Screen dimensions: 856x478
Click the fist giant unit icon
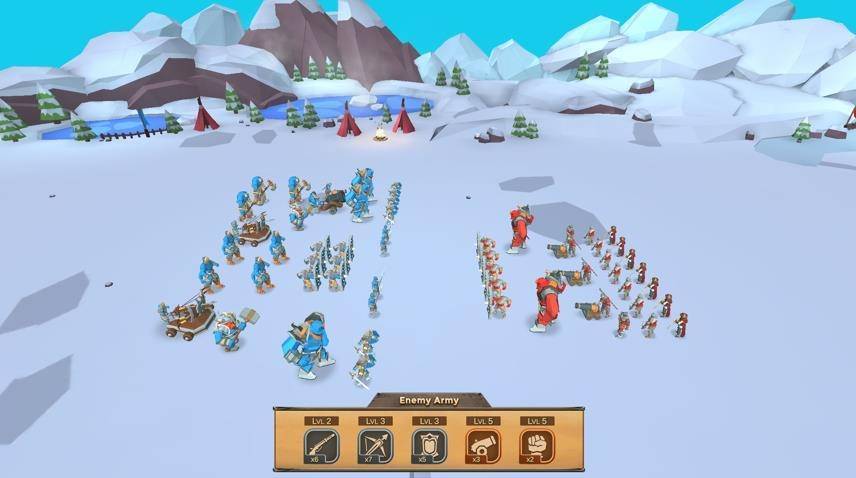(x=536, y=445)
